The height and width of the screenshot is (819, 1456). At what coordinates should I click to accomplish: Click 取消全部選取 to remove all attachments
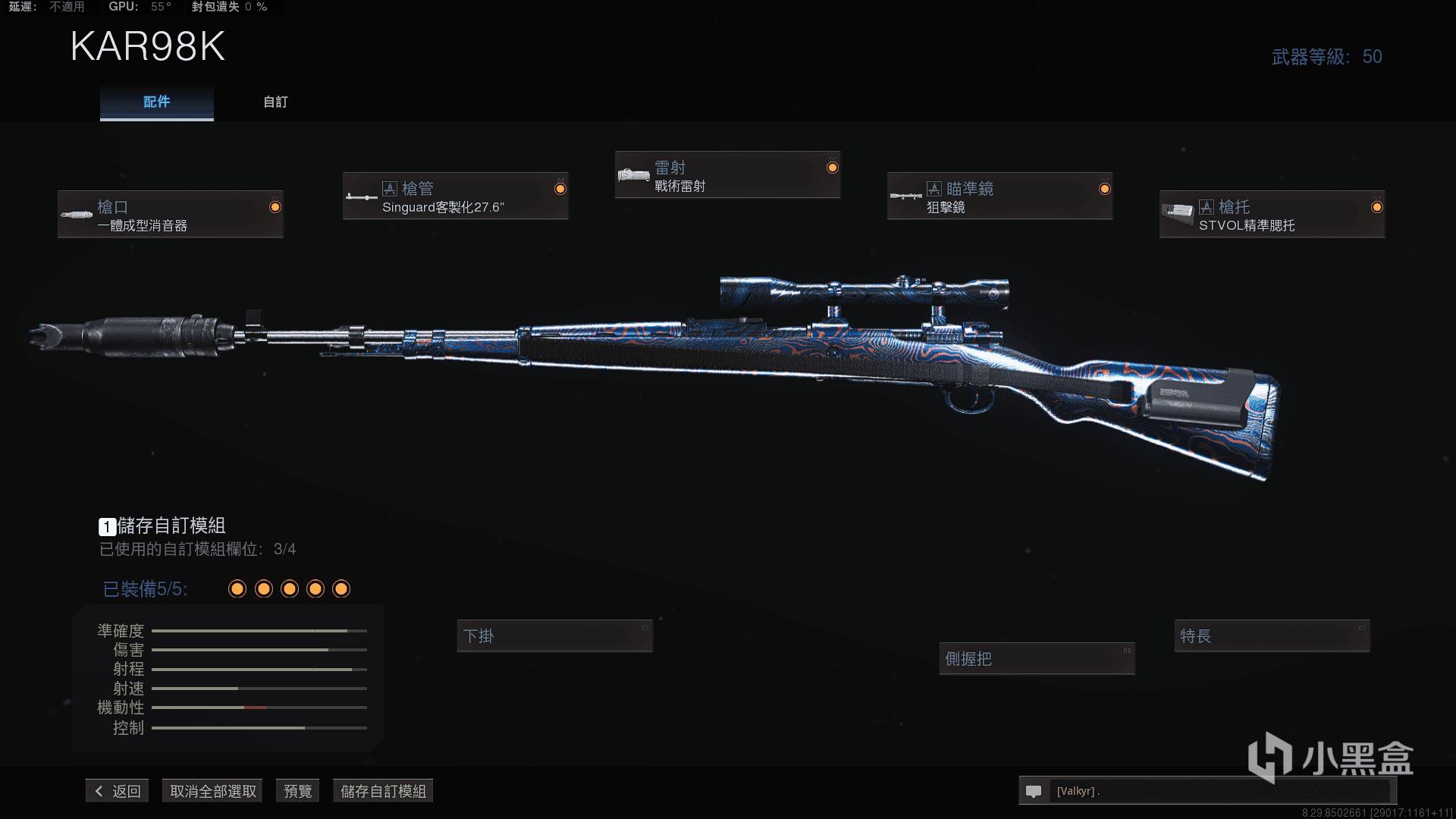212,791
